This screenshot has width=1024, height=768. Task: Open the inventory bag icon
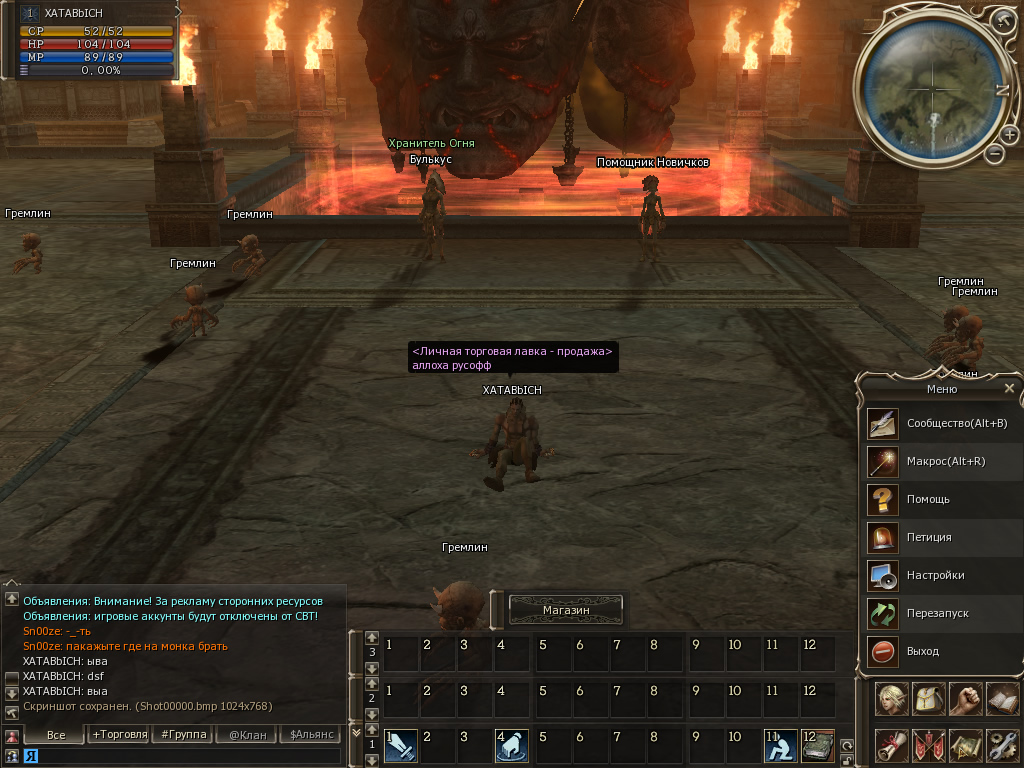click(927, 699)
